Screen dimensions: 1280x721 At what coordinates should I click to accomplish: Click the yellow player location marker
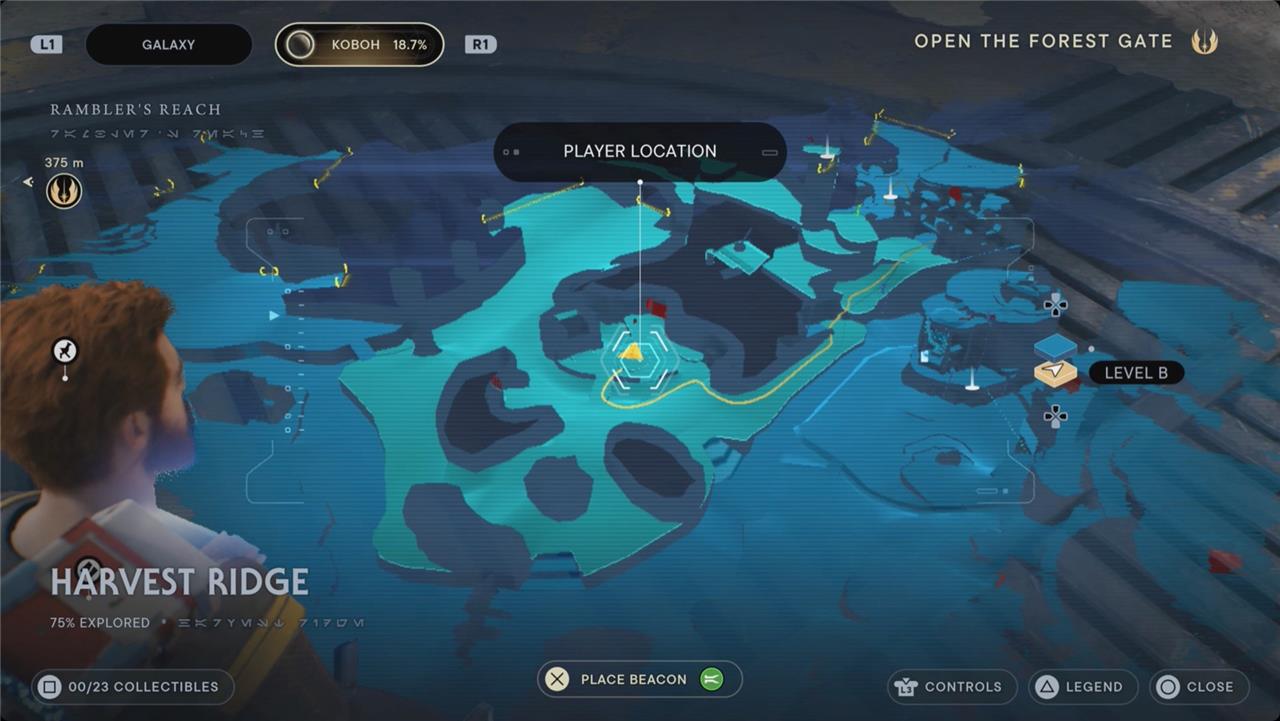631,353
